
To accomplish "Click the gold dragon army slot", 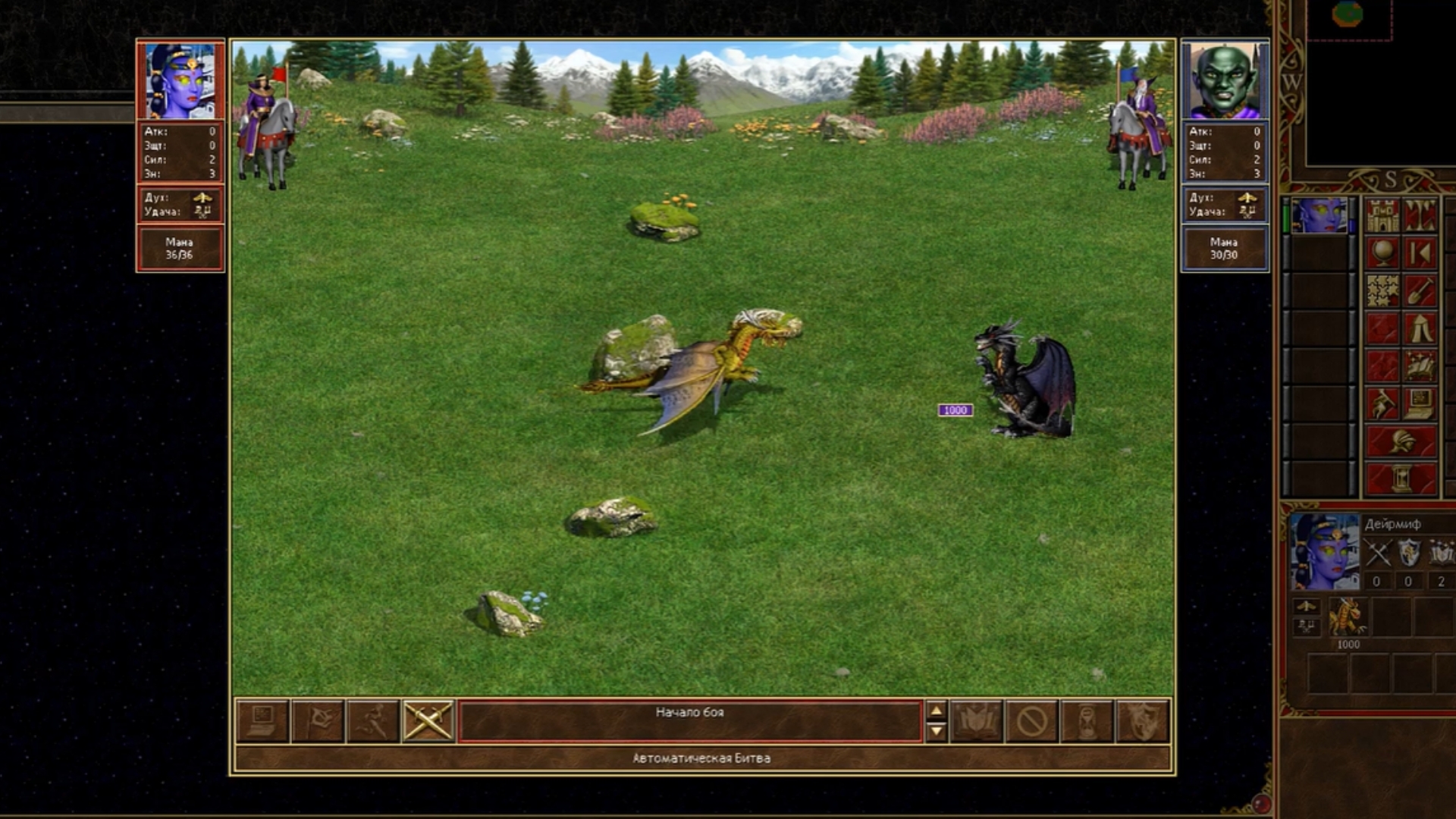I will (1348, 617).
